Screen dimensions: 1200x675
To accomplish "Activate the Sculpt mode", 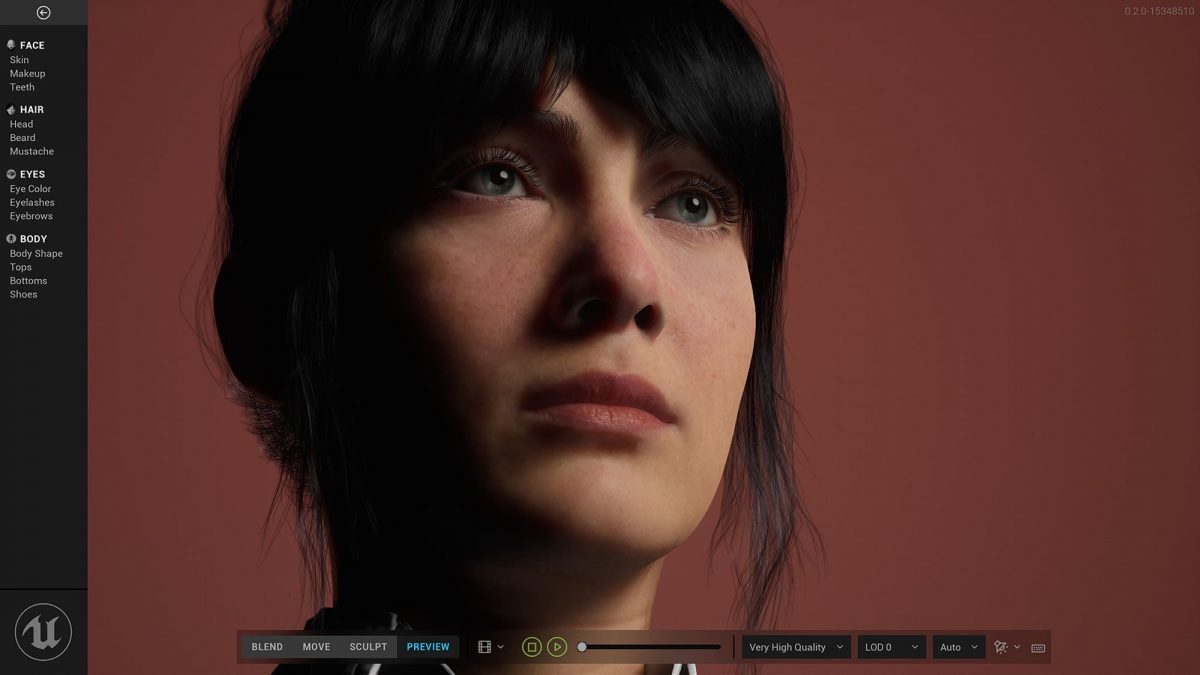I will point(368,647).
